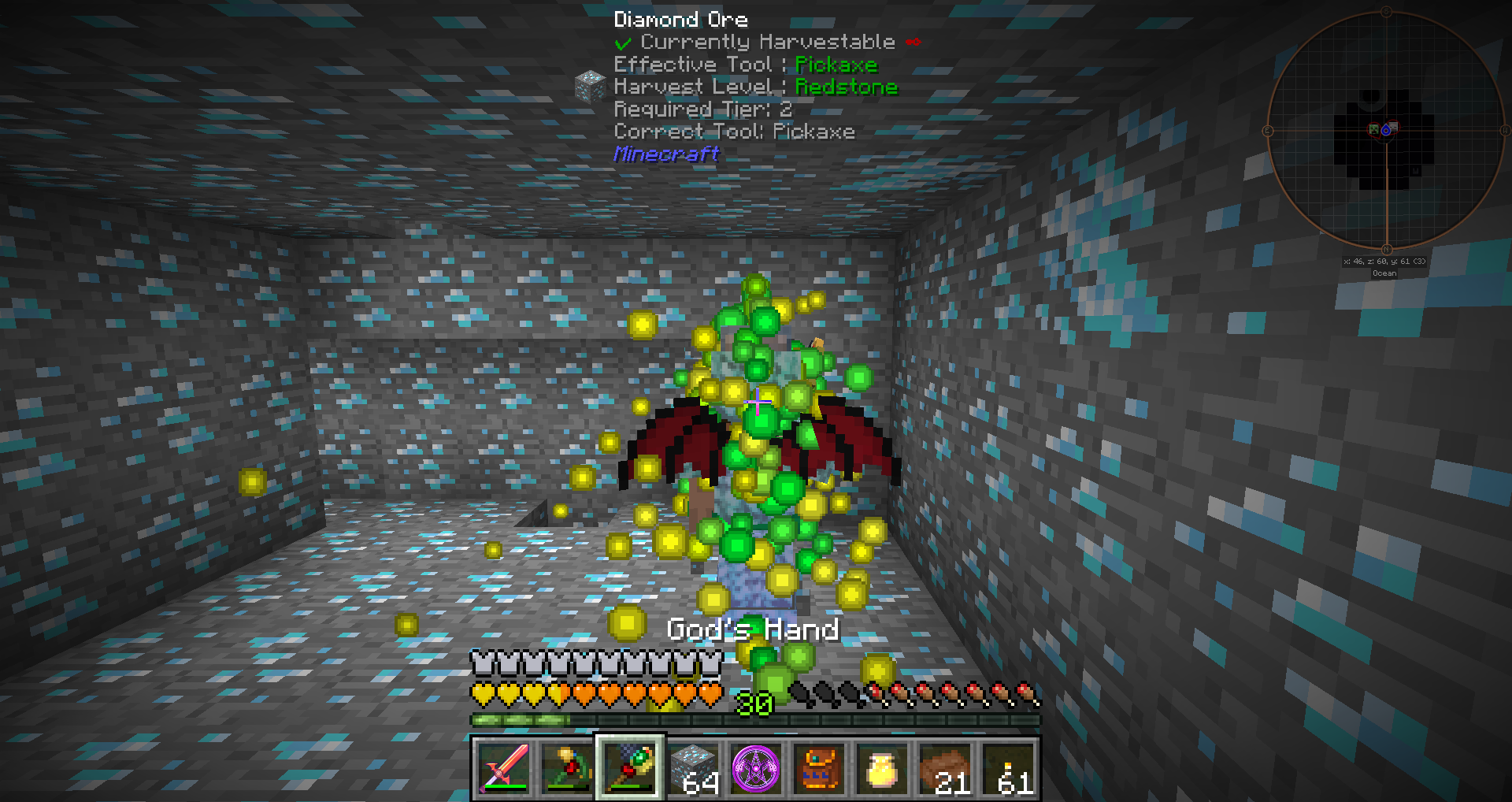Screen dimensions: 1512x802
Task: Select the green bow hotbar slot
Action: pos(567,768)
